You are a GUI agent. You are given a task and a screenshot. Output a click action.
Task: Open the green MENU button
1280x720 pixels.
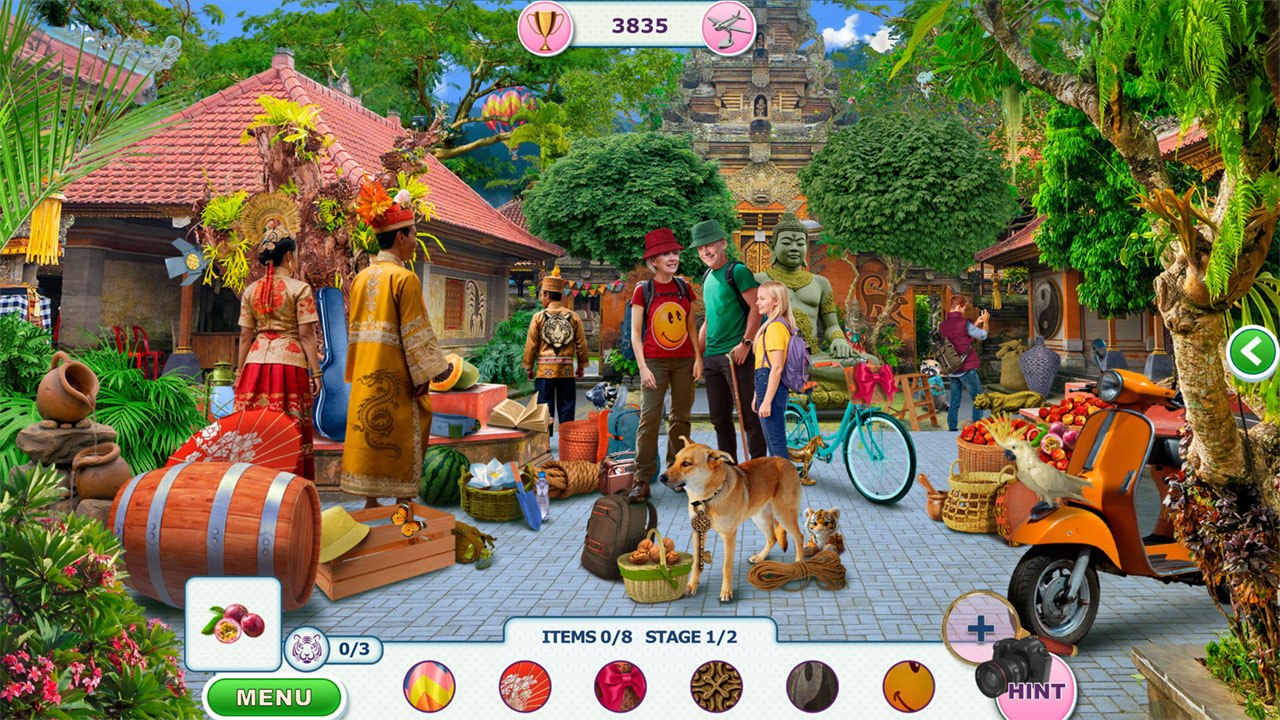coord(274,697)
